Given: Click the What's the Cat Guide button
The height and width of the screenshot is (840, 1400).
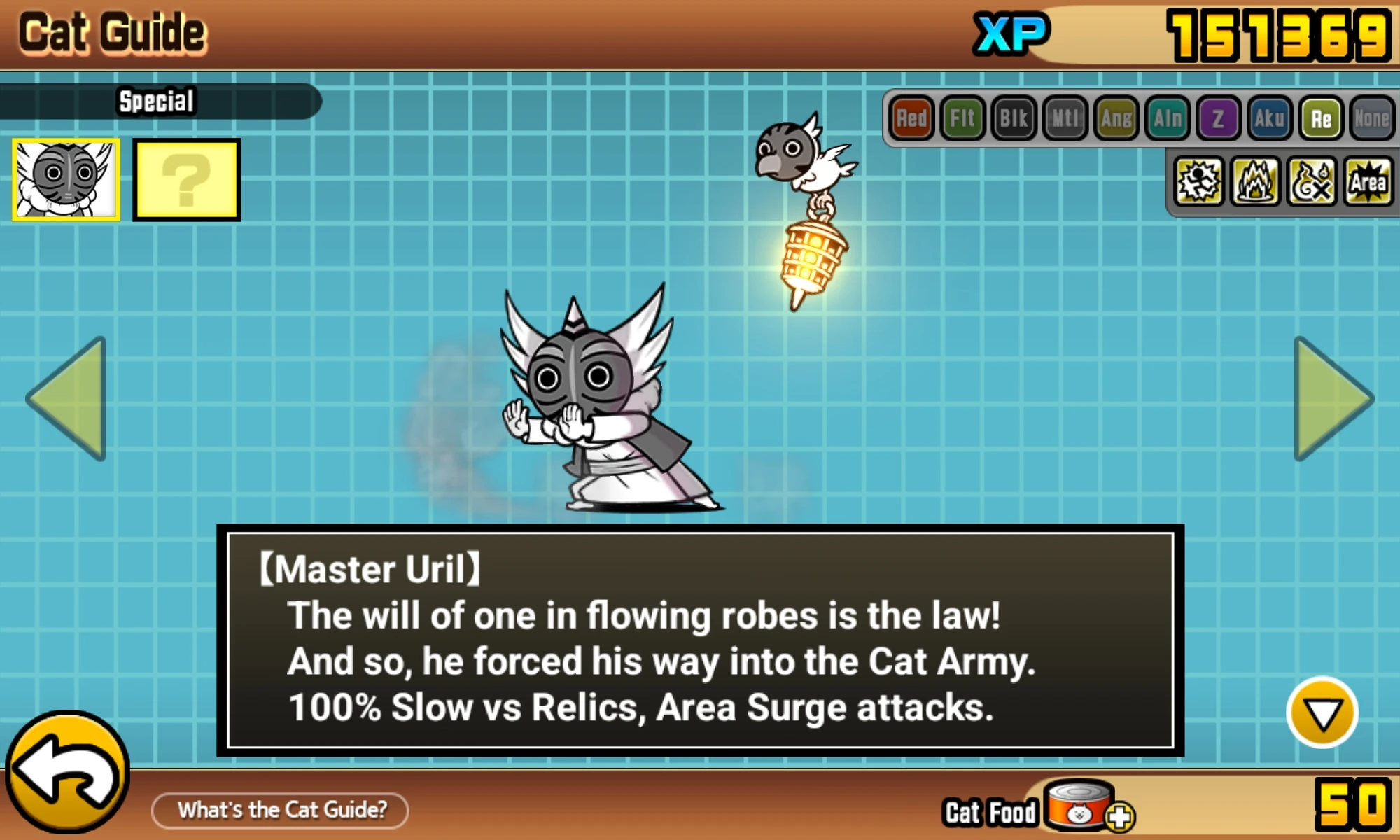Looking at the screenshot, I should (280, 810).
